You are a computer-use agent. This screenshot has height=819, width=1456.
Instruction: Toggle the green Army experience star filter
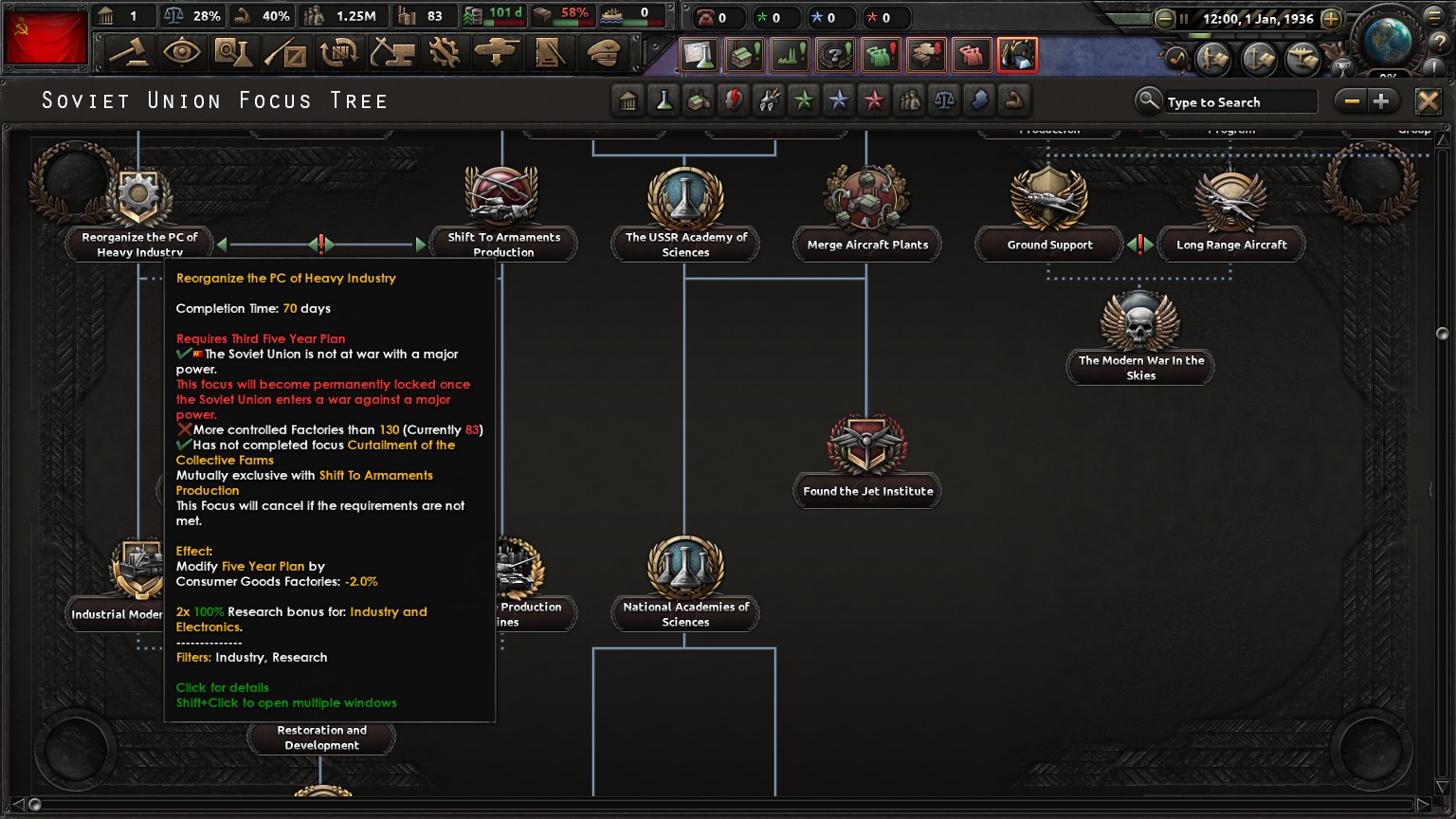[804, 100]
